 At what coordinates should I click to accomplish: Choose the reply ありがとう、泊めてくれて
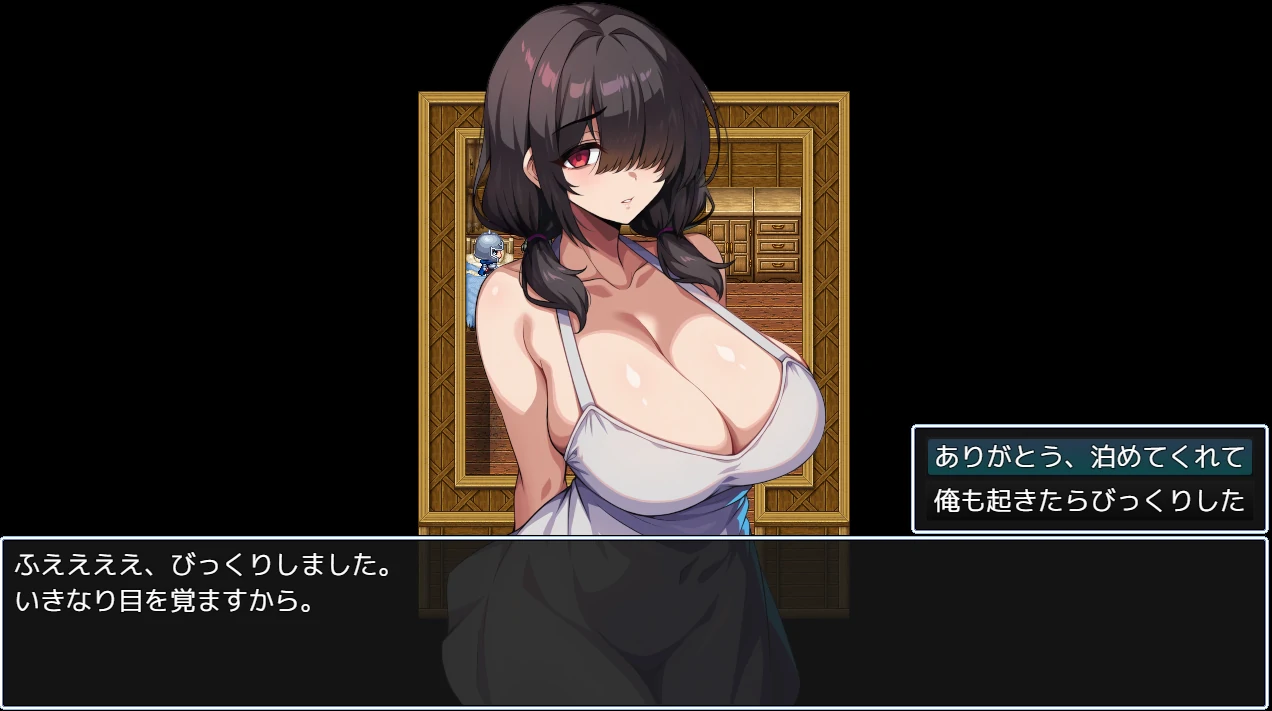point(1089,458)
